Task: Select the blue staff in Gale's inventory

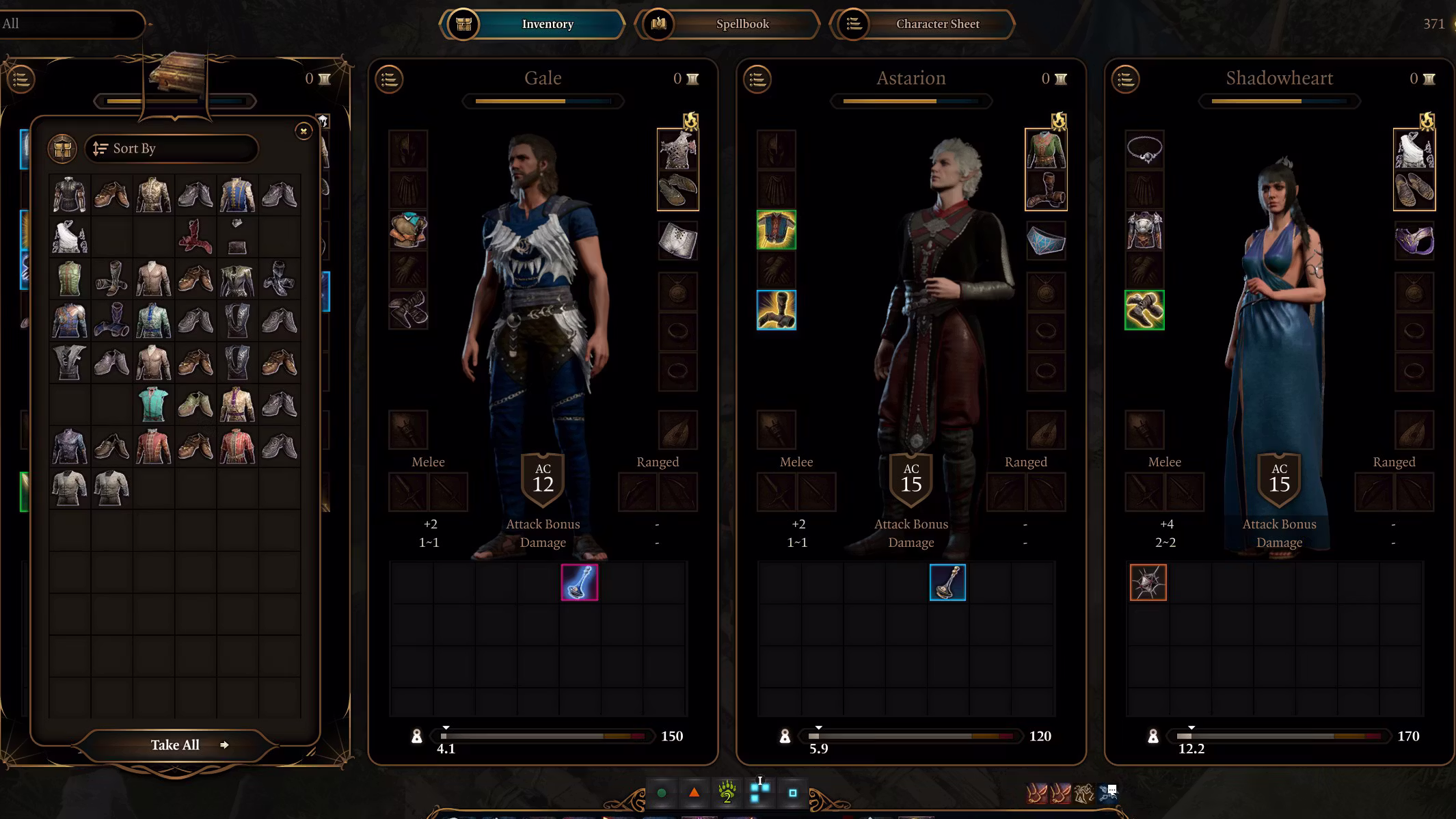Action: 579,582
